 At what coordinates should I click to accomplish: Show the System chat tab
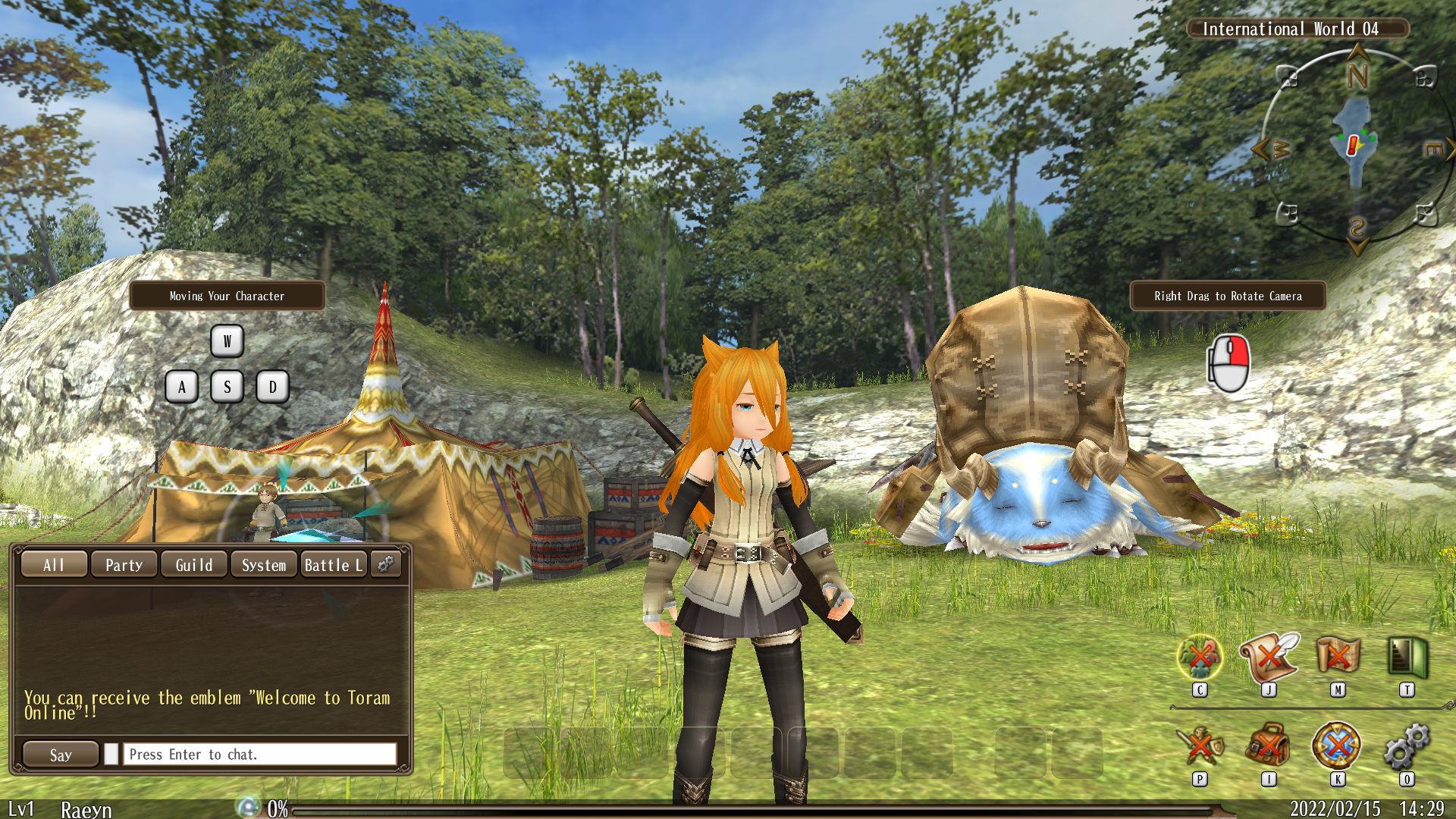point(264,565)
